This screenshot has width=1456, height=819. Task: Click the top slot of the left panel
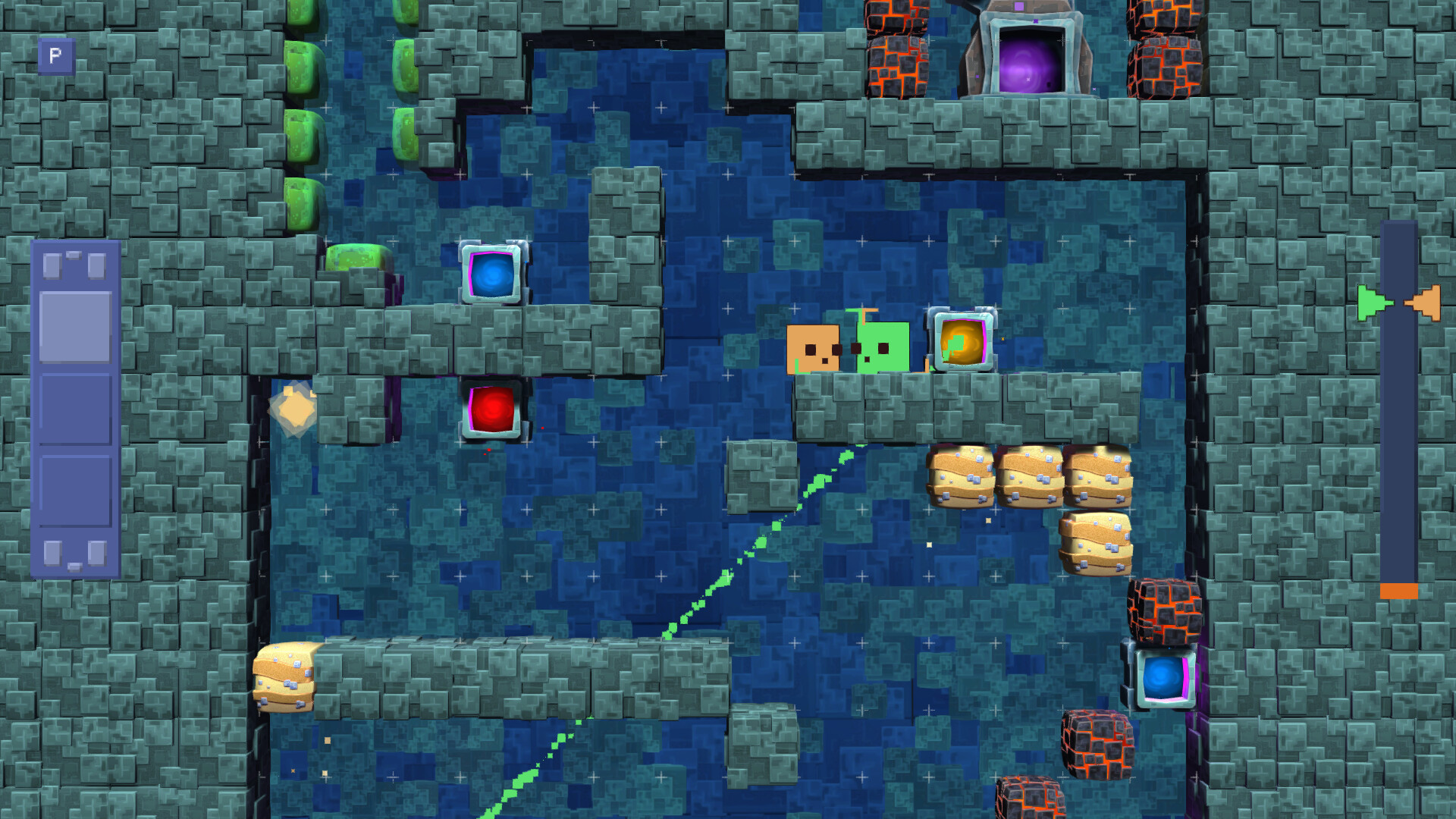(x=74, y=265)
